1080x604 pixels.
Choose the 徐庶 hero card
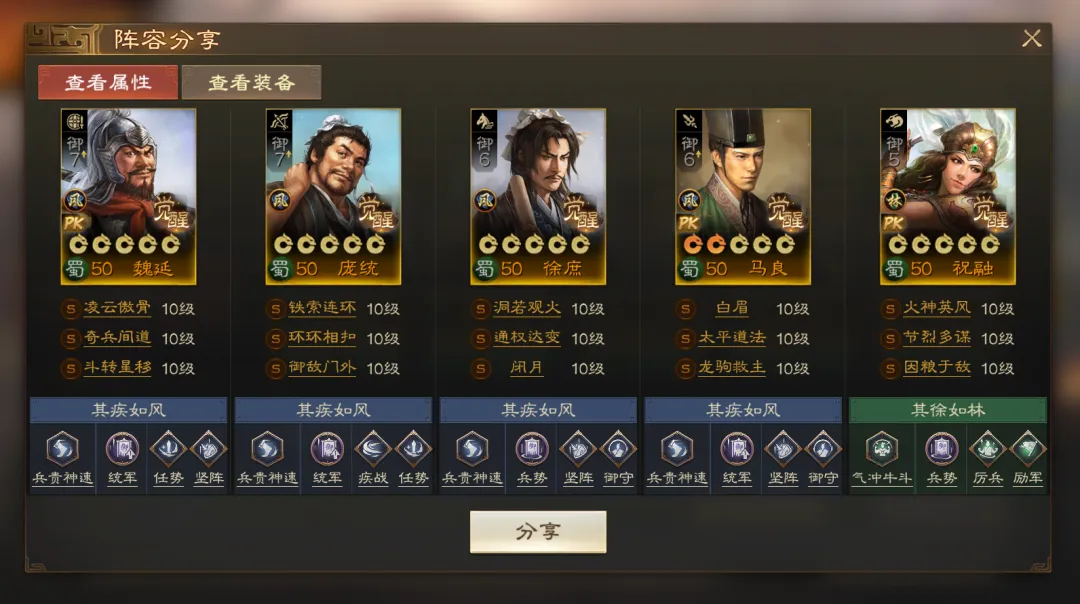[538, 196]
